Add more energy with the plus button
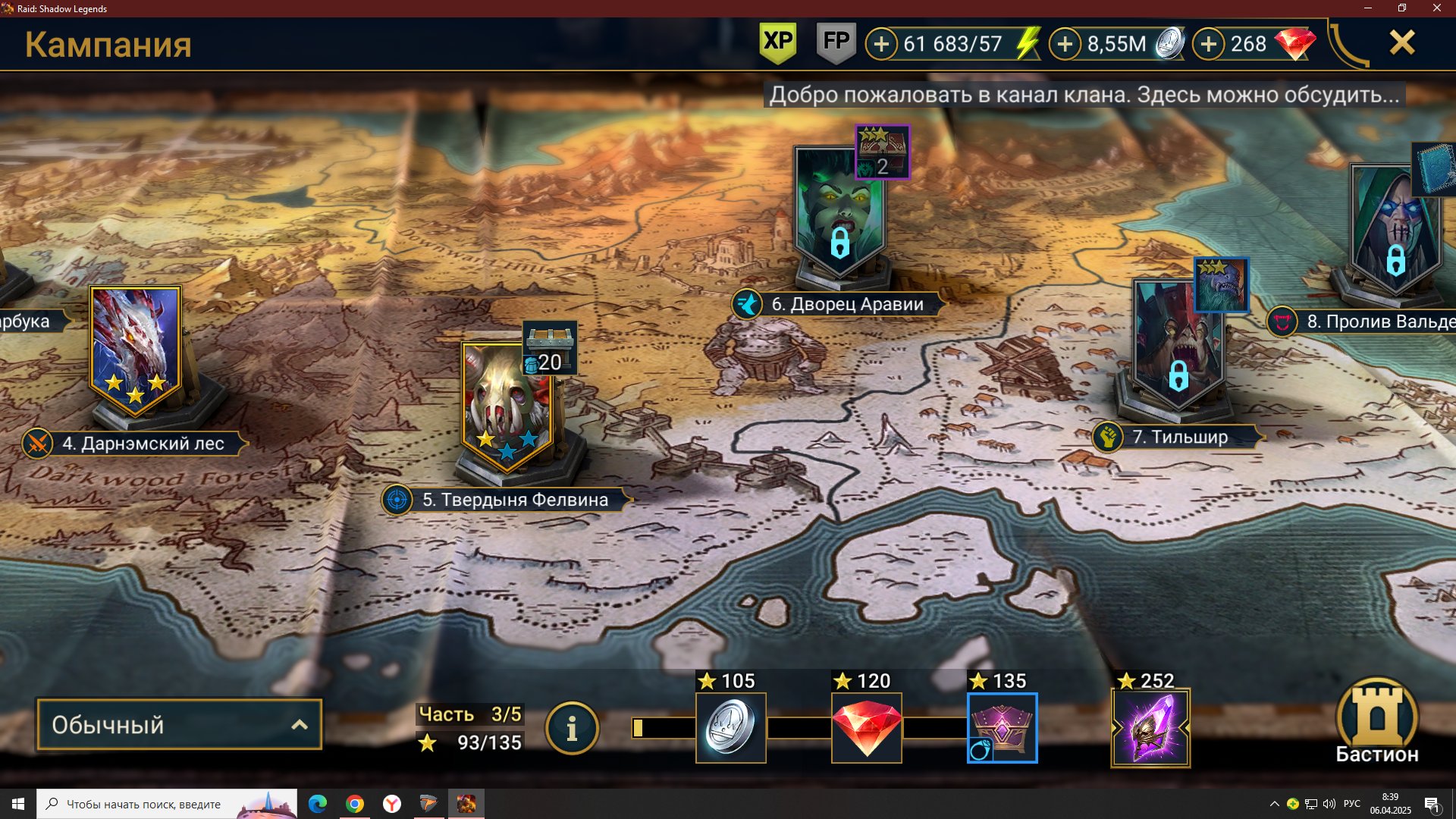 [881, 44]
